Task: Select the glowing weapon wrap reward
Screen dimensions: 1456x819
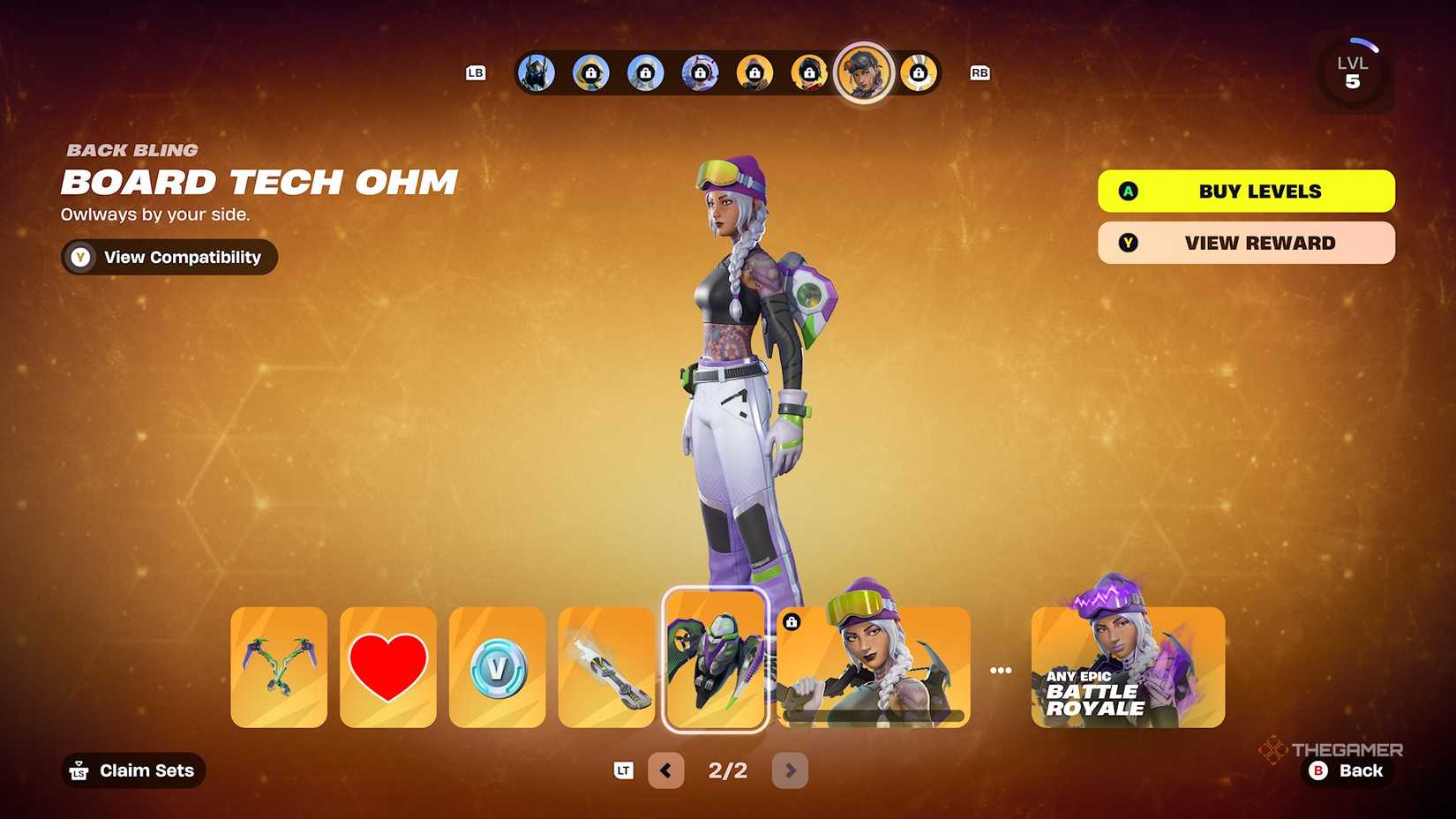Action: click(x=606, y=666)
